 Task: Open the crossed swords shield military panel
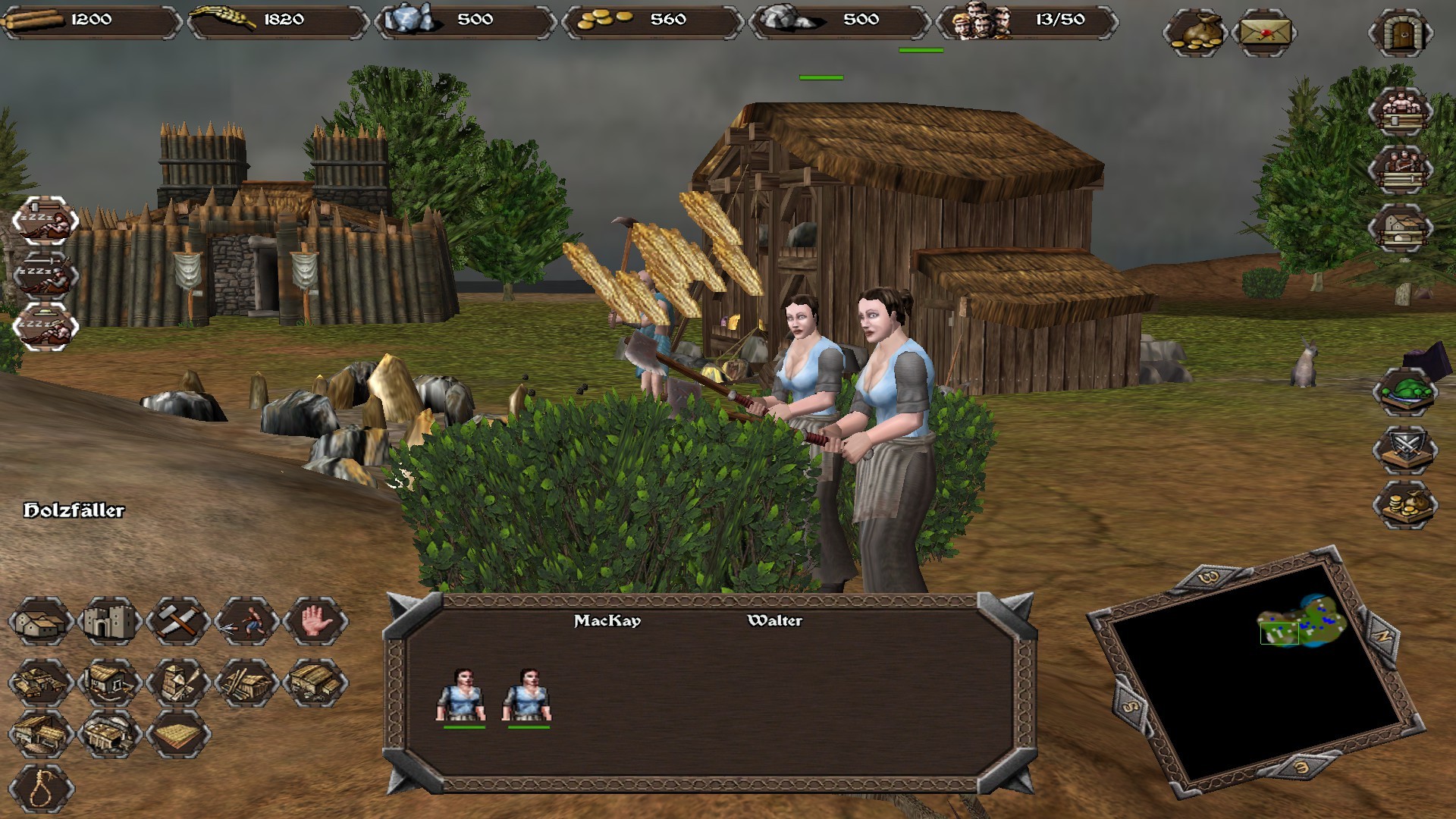[1405, 449]
